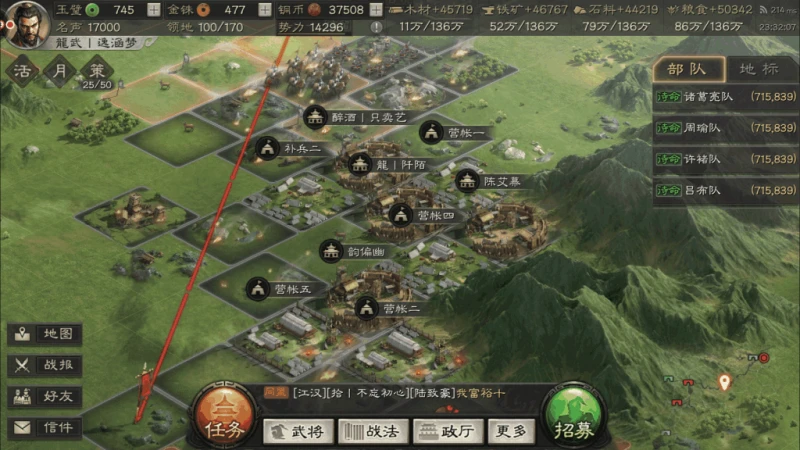This screenshot has width=800, height=450.
Task: Open the 信件 mail button
Action: [46, 427]
